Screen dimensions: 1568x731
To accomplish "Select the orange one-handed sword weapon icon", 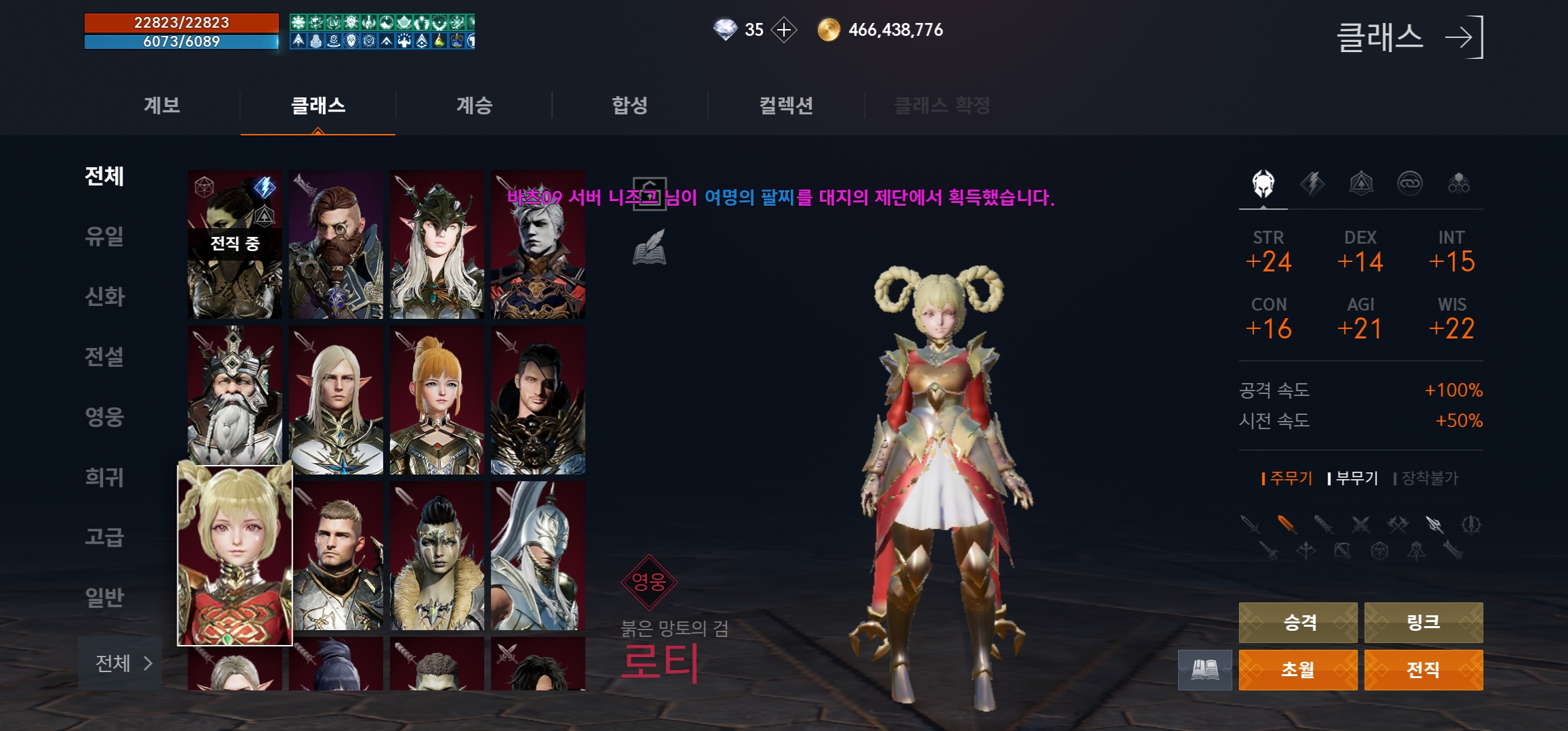I will click(1286, 524).
